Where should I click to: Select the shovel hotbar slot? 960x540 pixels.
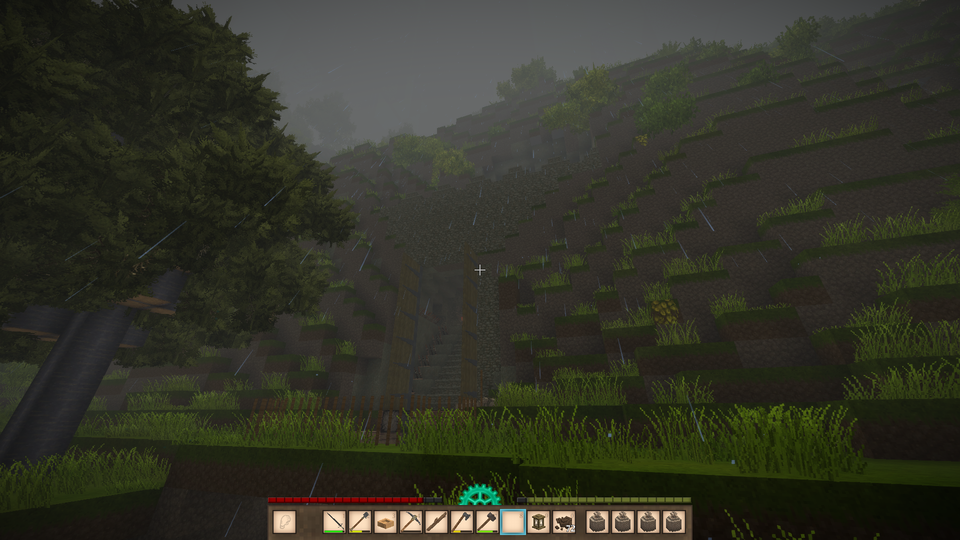tap(360, 521)
